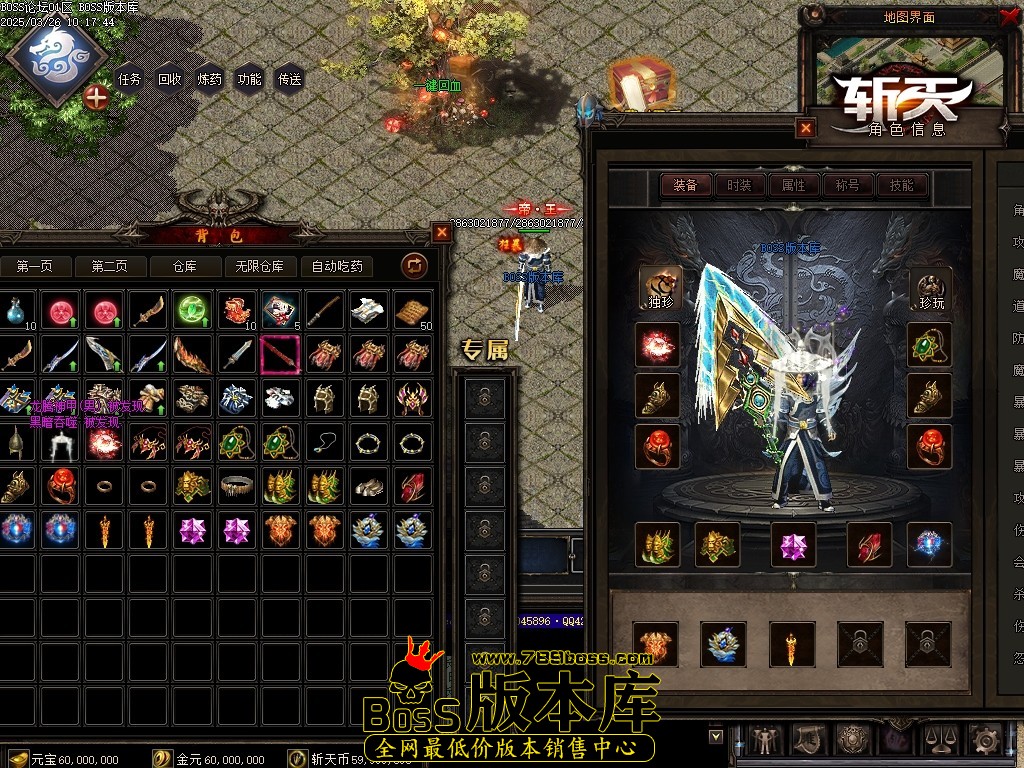The image size is (1024, 768).
Task: Select the 功能 function button
Action: click(x=249, y=79)
